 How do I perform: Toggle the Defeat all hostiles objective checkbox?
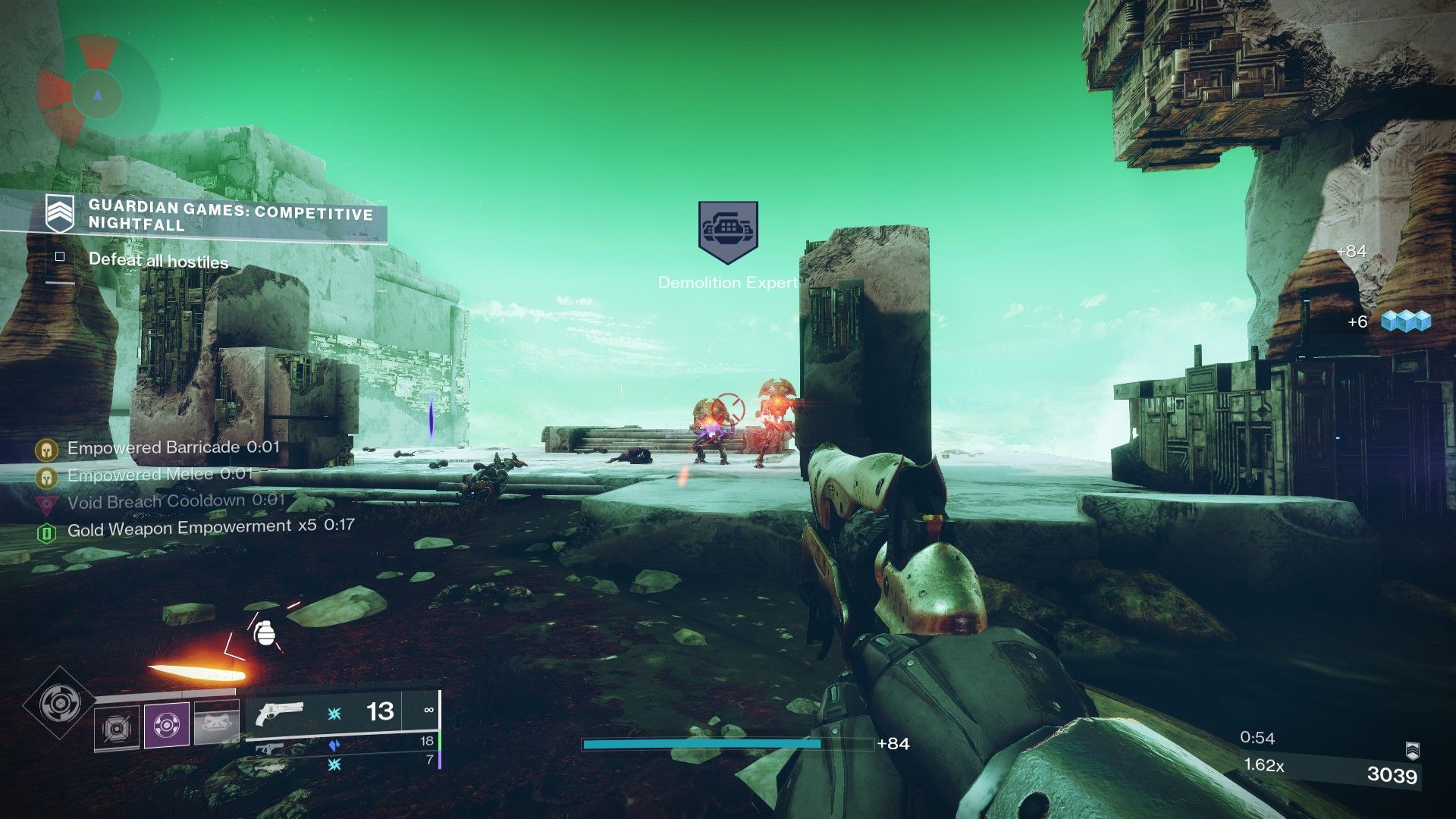pyautogui.click(x=60, y=258)
